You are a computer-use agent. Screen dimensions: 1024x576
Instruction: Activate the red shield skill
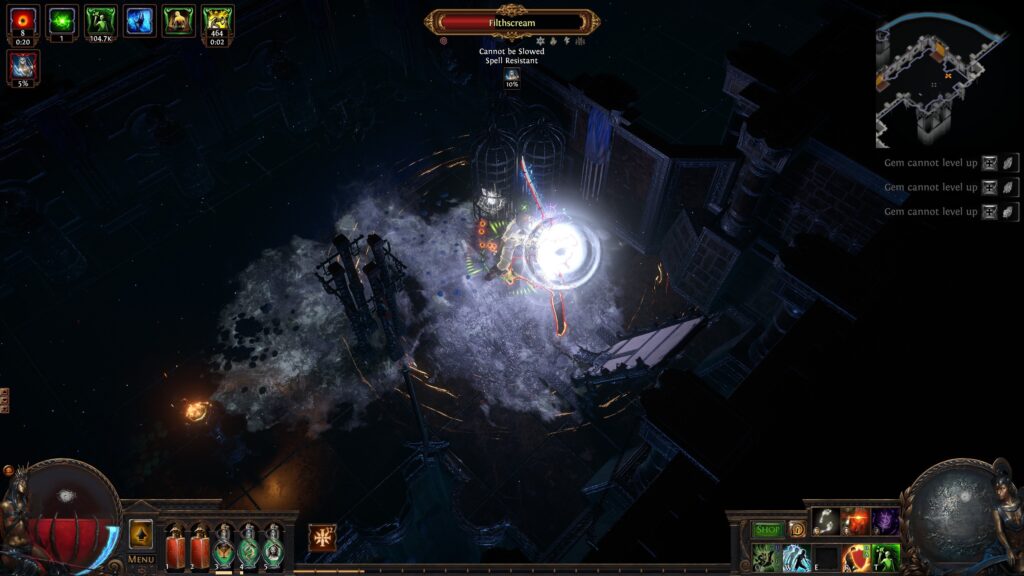click(x=855, y=557)
